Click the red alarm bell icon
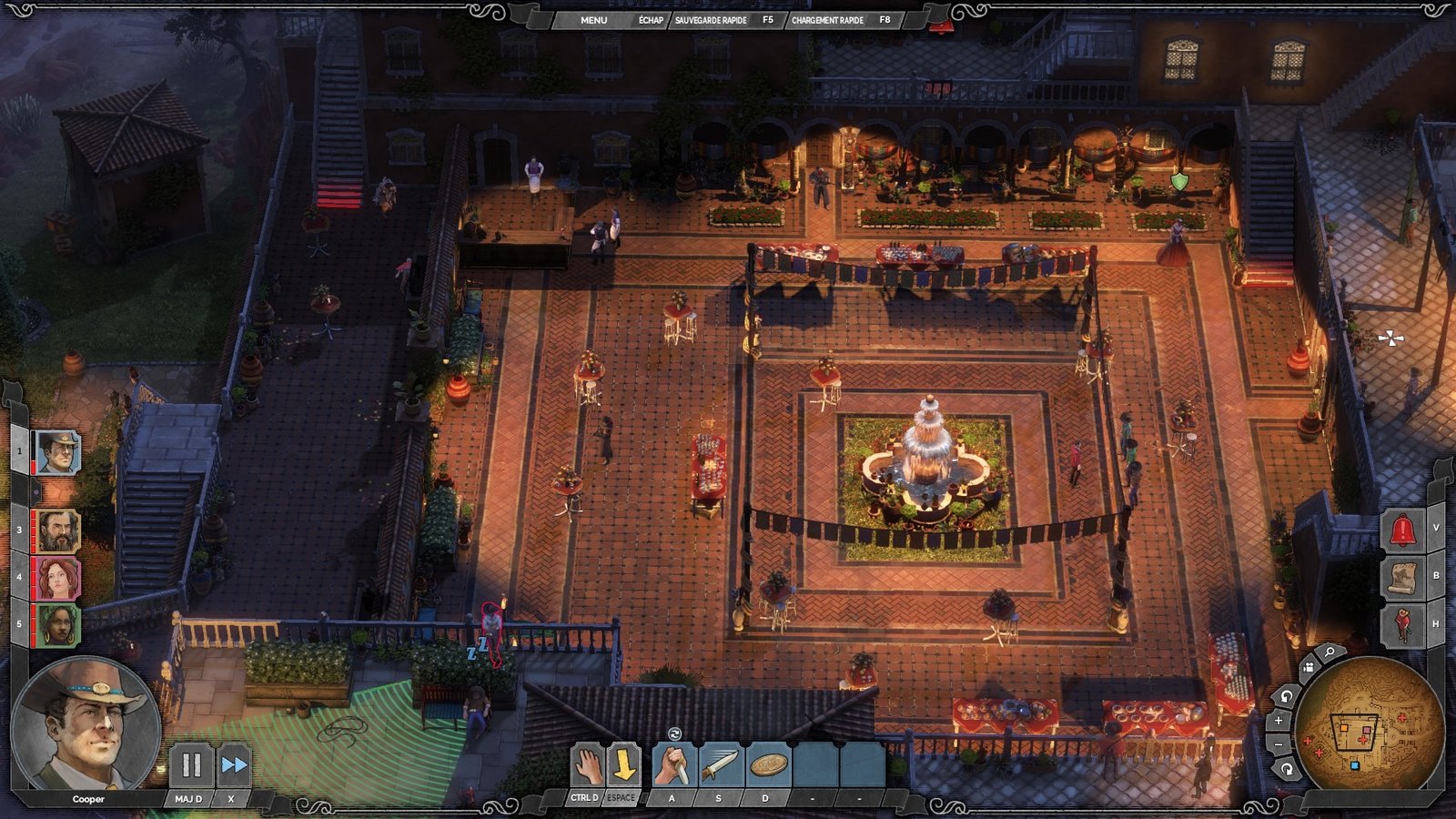This screenshot has height=819, width=1456. click(1402, 530)
